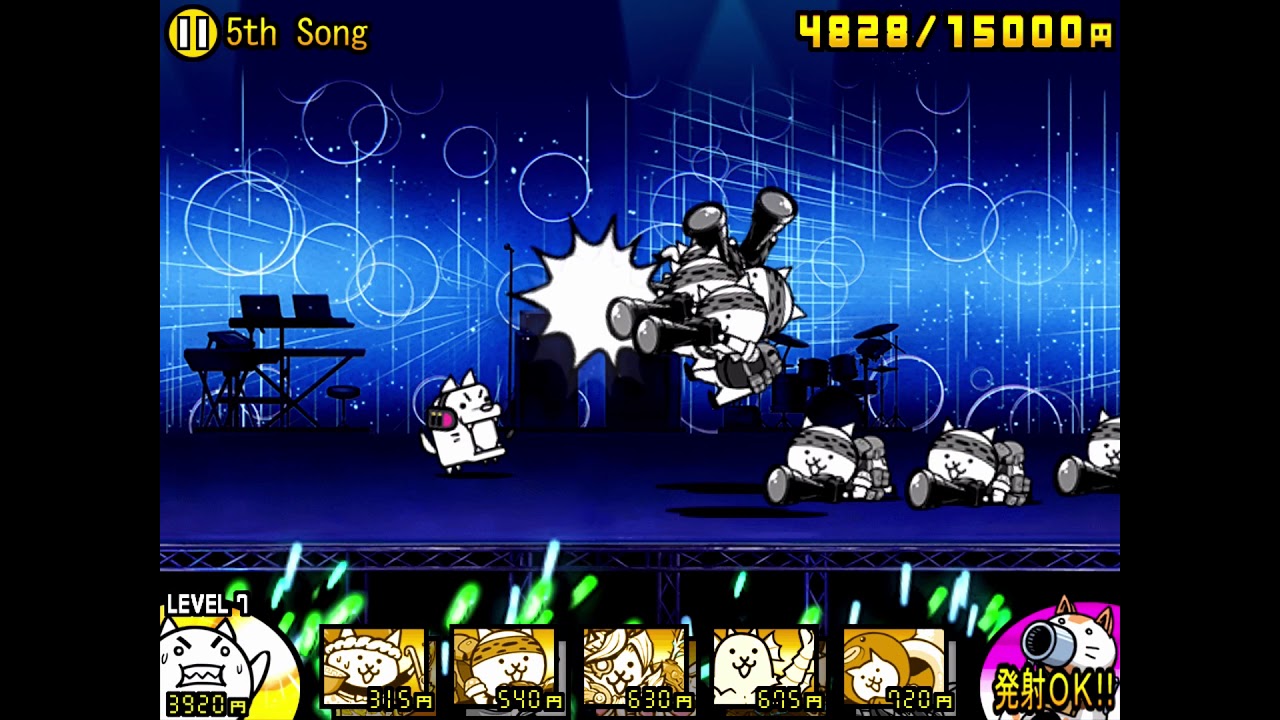Deploy the cat unit costing 540
The image size is (1280, 720).
[x=505, y=668]
